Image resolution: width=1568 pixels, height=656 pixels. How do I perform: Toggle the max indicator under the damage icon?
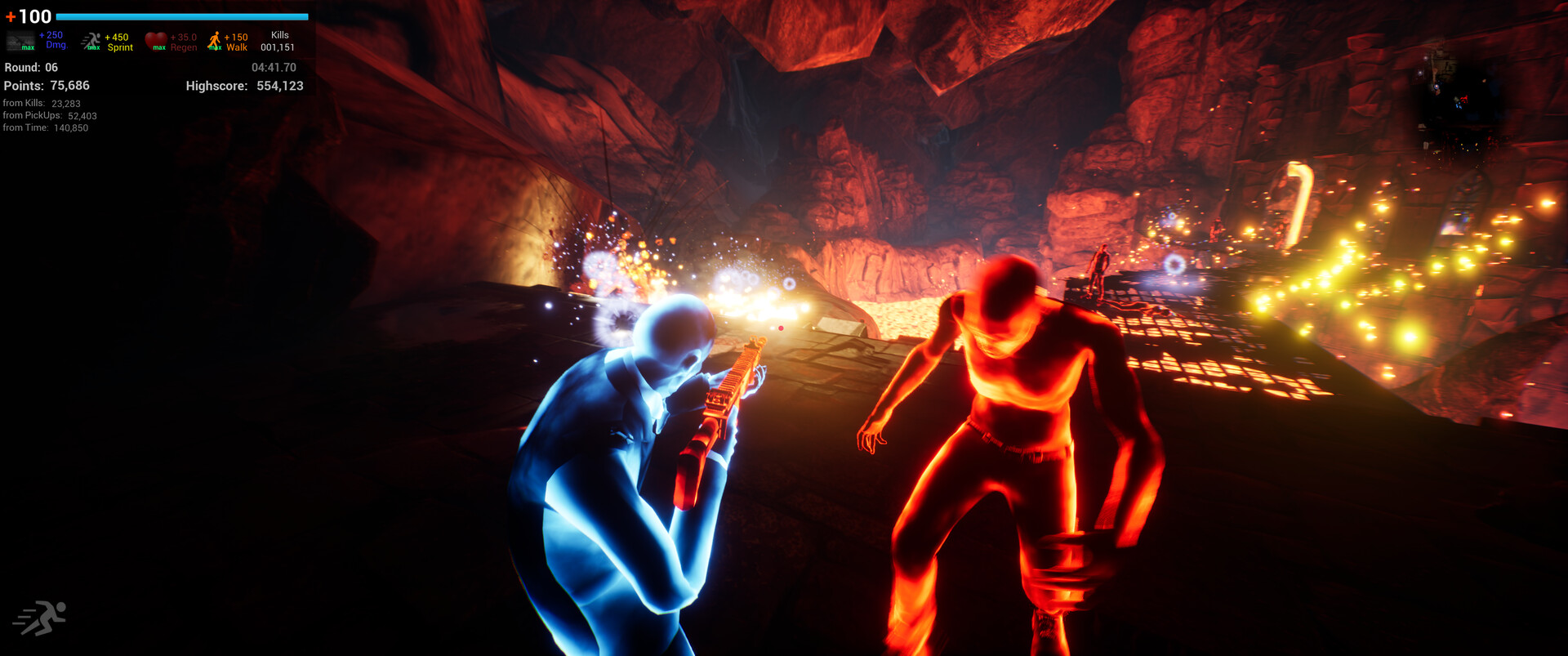point(28,48)
